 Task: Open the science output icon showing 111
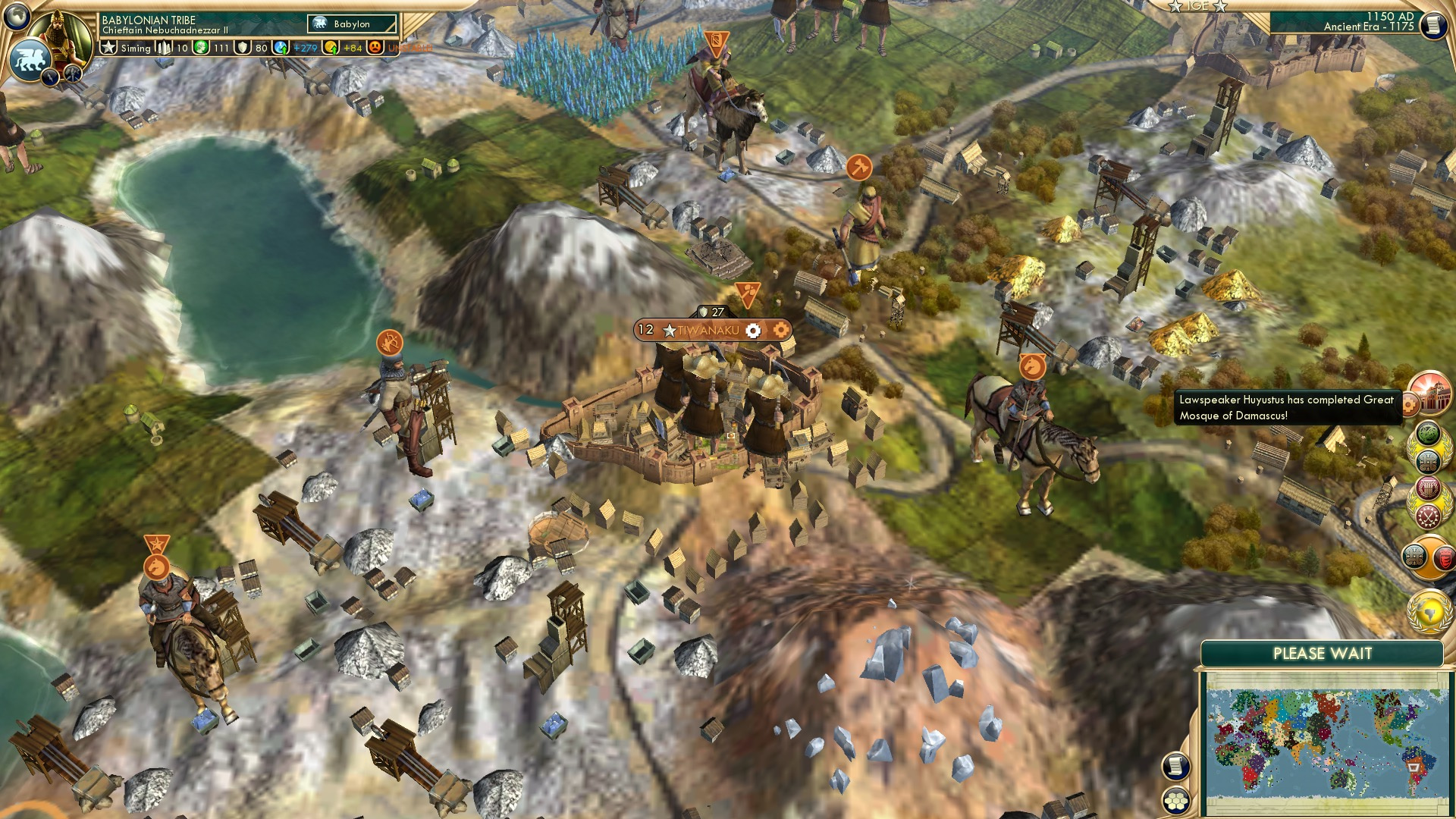click(202, 49)
